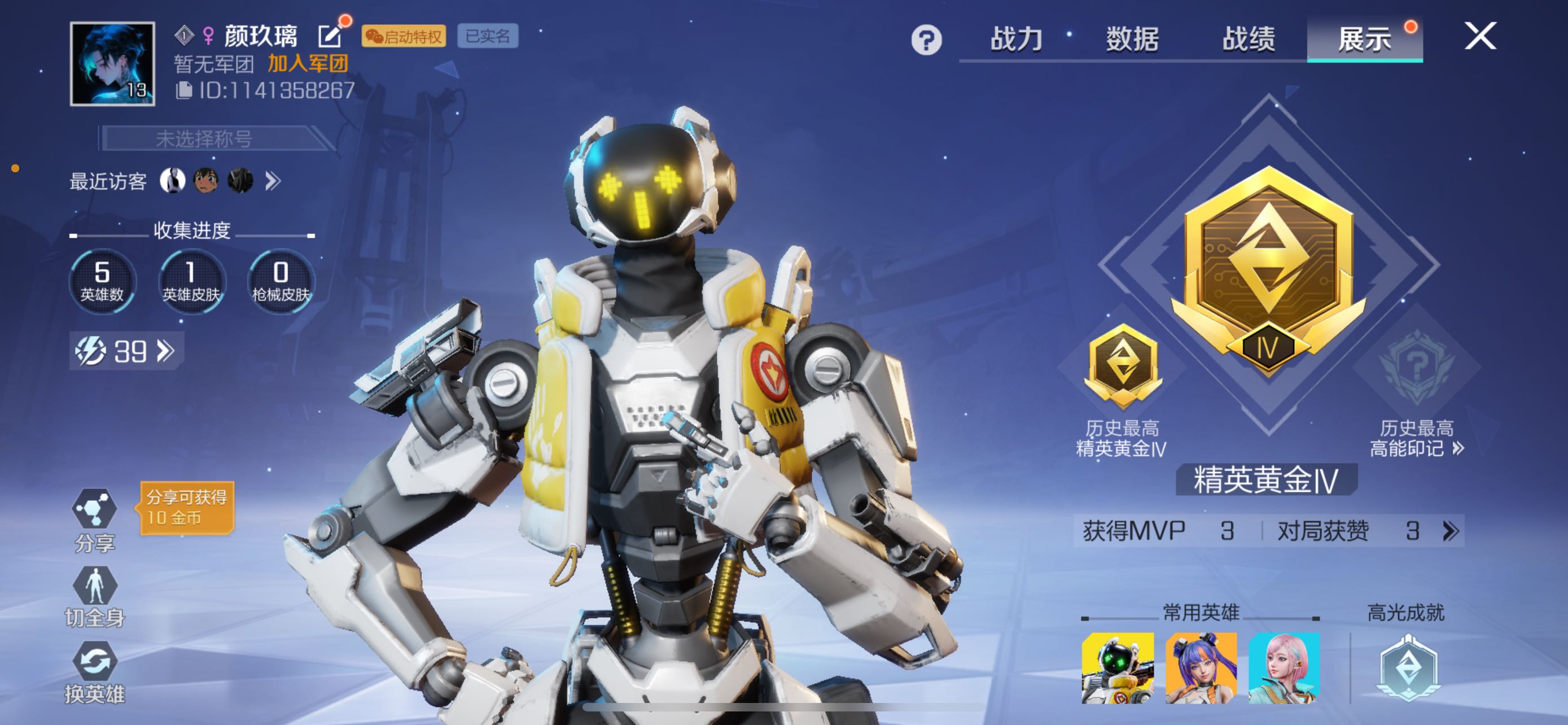Edit the player name with pencil icon
Image resolution: width=1568 pixels, height=725 pixels.
[330, 37]
